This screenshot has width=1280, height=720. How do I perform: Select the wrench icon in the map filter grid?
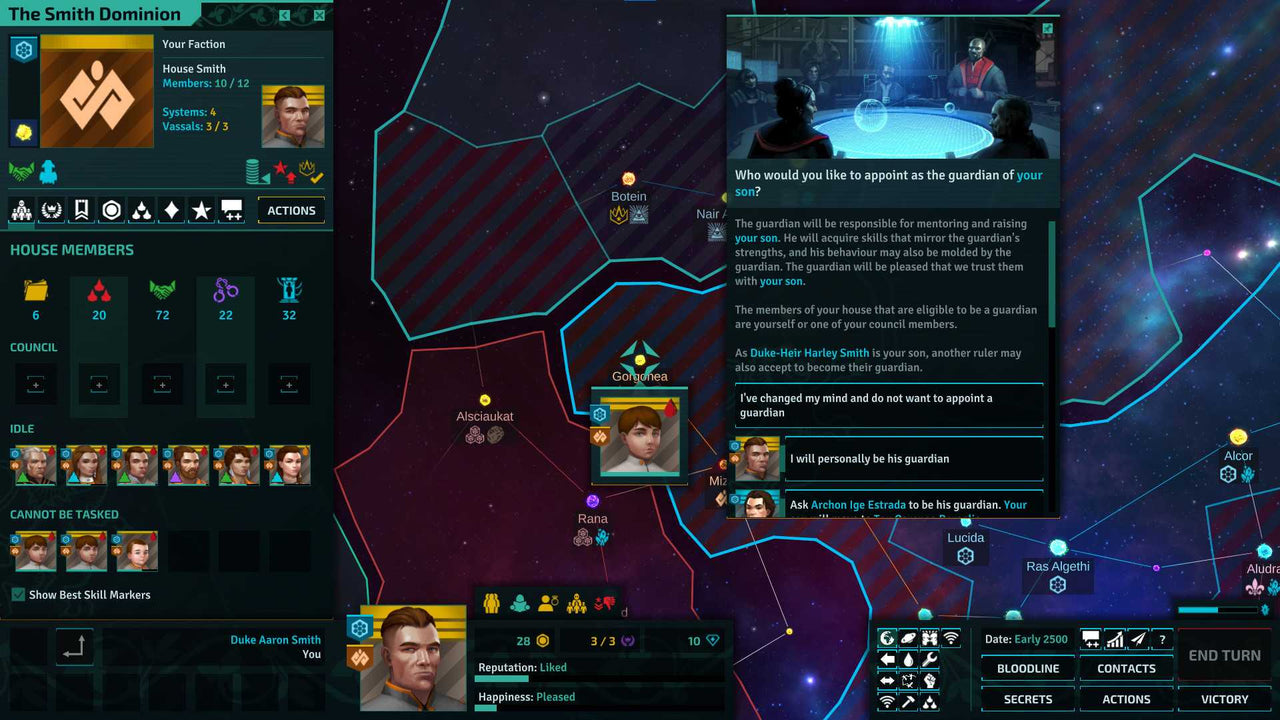tap(930, 659)
